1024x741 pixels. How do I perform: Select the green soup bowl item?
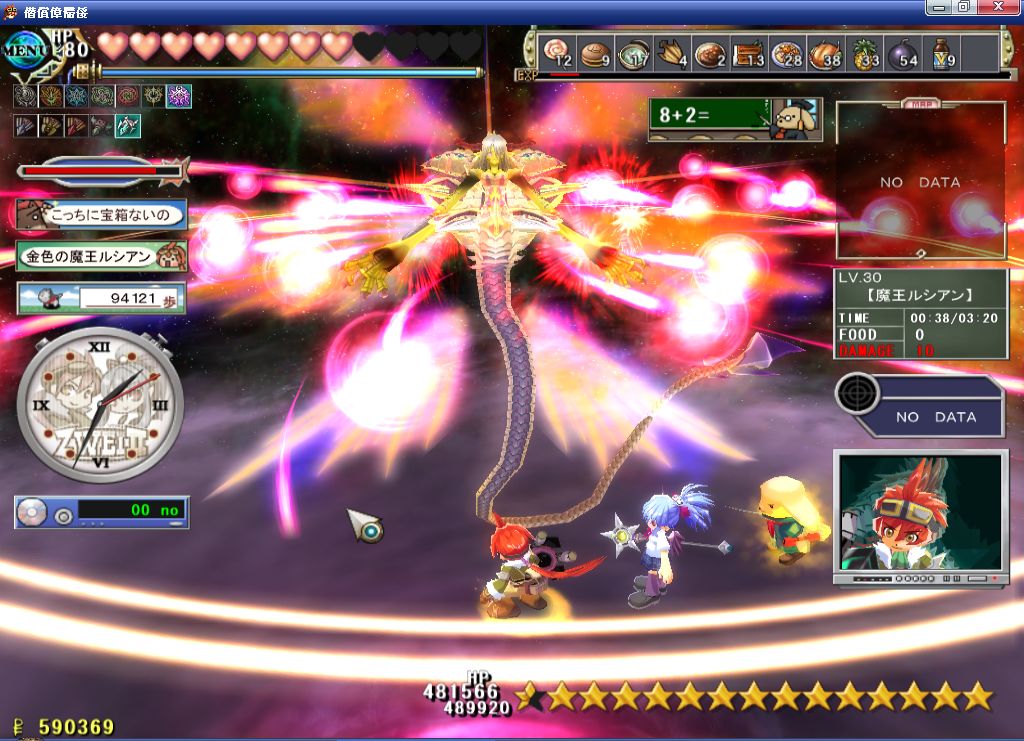pyautogui.click(x=633, y=52)
